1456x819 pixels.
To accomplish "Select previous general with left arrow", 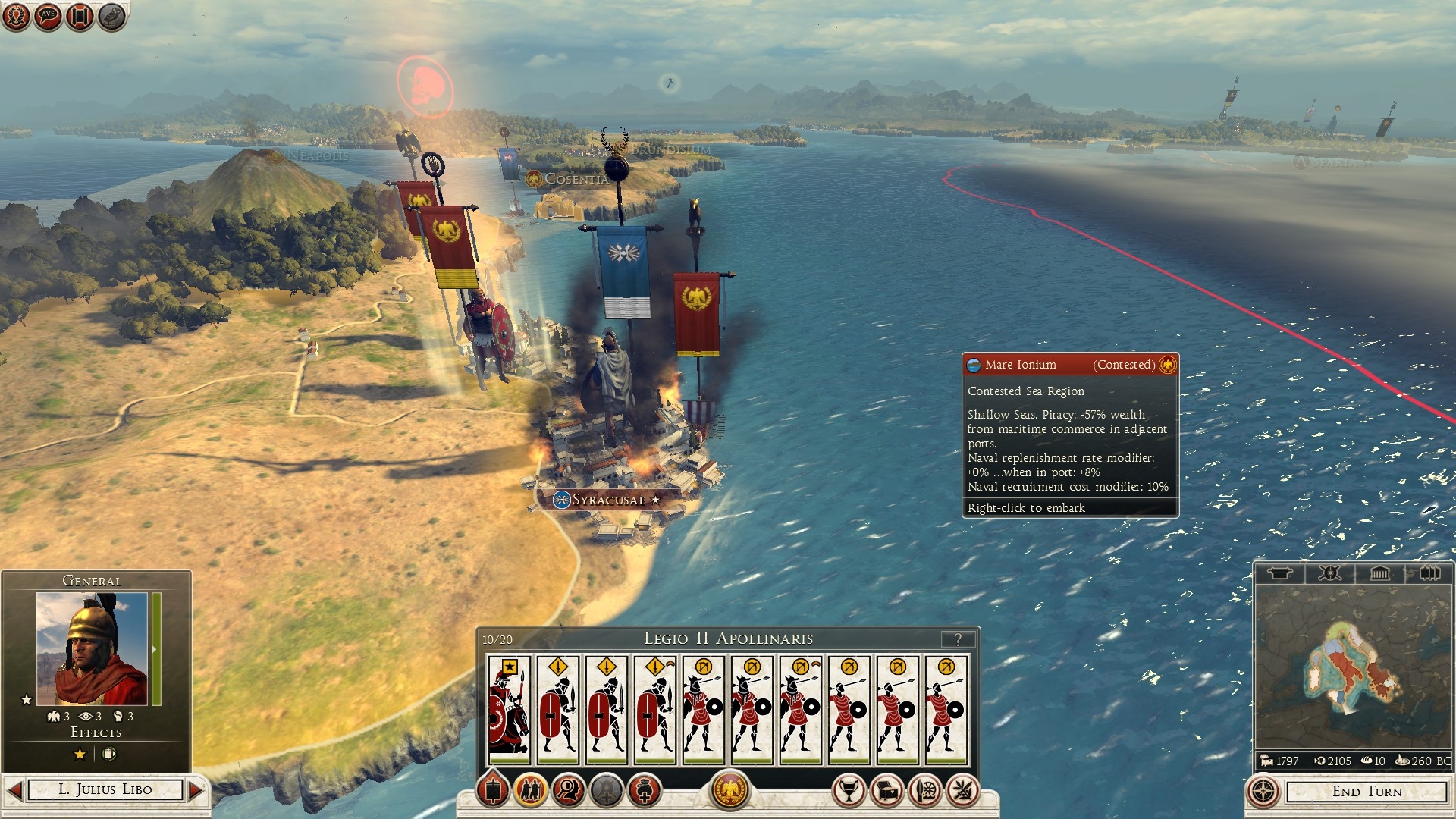I will 14,790.
